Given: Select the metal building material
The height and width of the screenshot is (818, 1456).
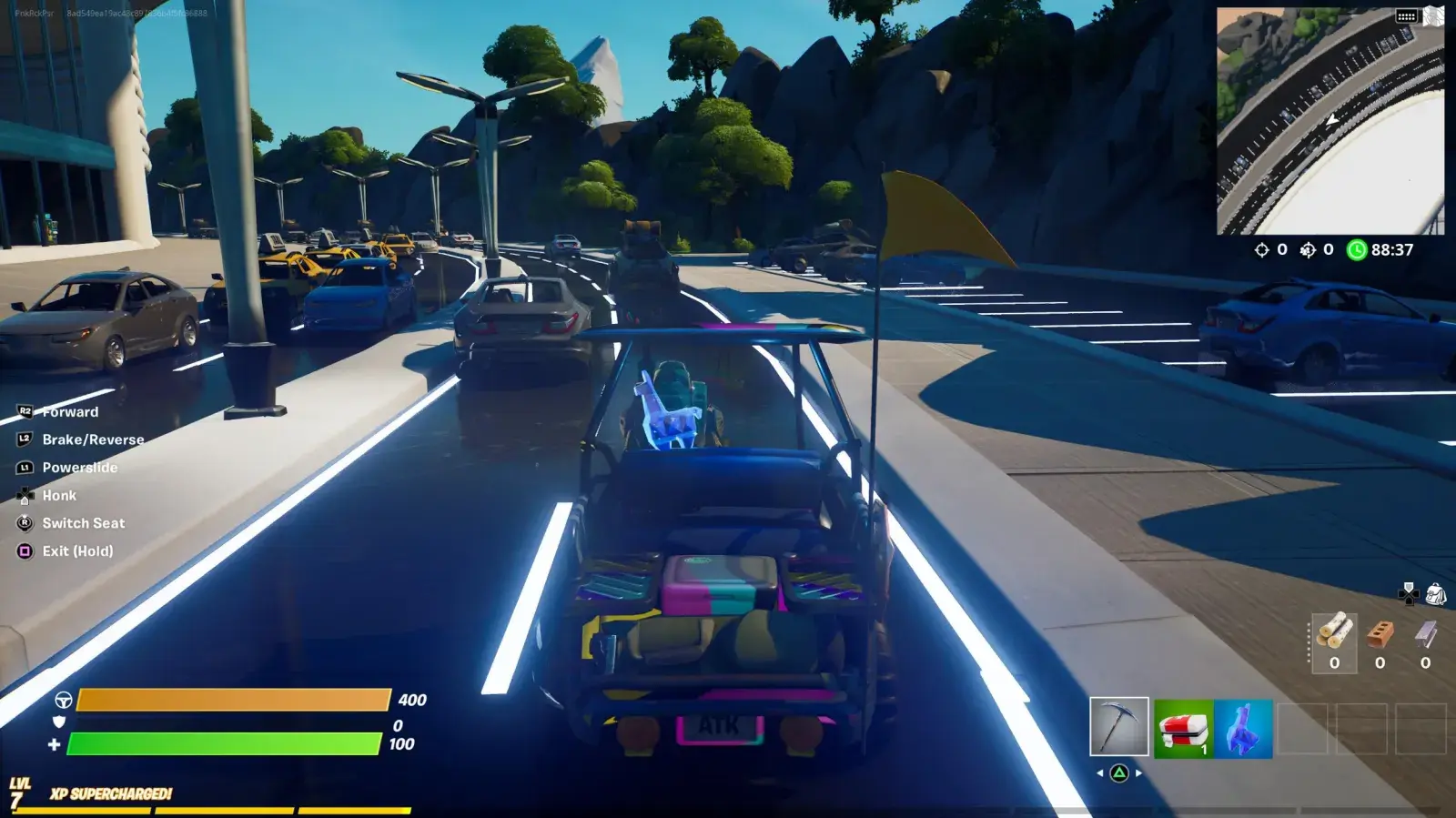Looking at the screenshot, I should [1425, 634].
